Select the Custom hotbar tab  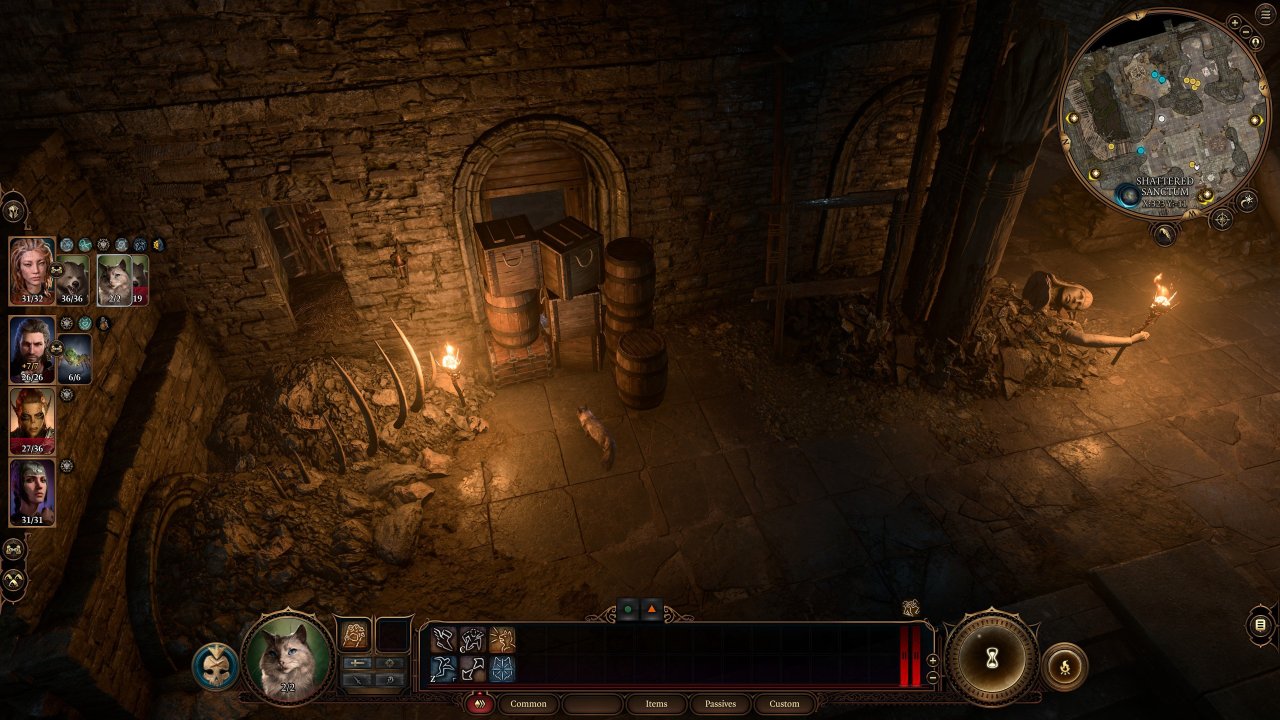[784, 704]
